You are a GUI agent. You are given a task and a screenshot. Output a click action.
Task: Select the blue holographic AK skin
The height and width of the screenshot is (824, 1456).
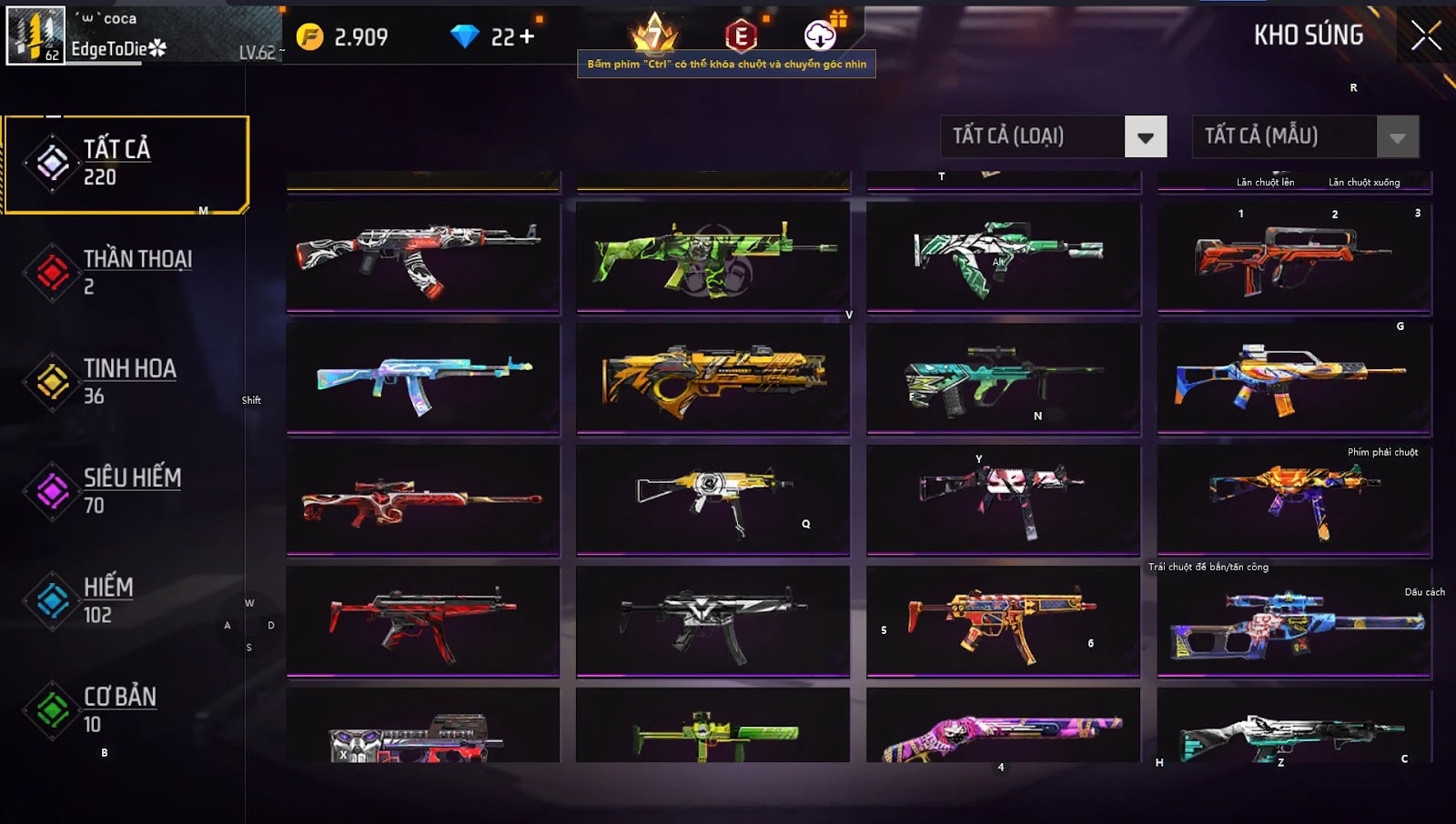pyautogui.click(x=423, y=378)
